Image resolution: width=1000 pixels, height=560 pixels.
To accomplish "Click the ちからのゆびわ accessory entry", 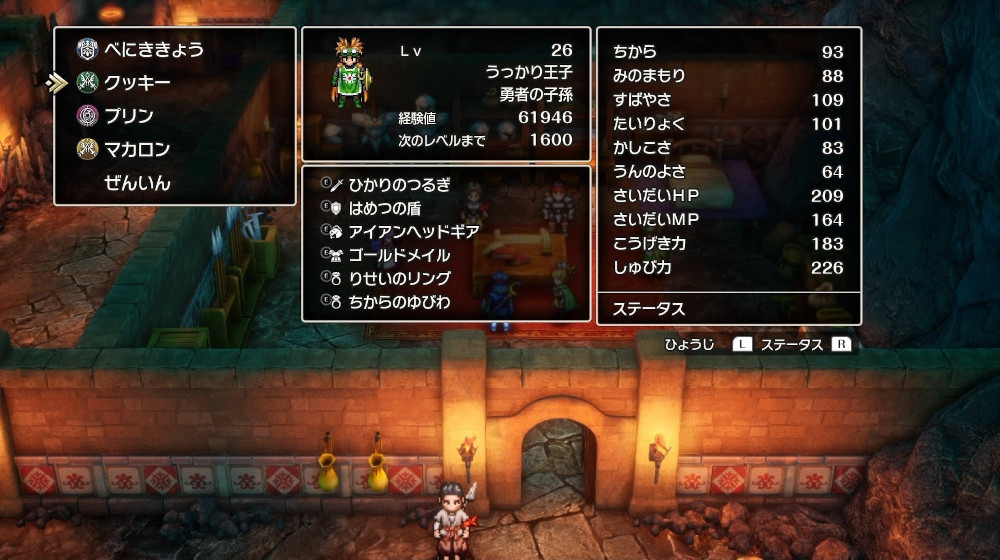I will tap(399, 301).
